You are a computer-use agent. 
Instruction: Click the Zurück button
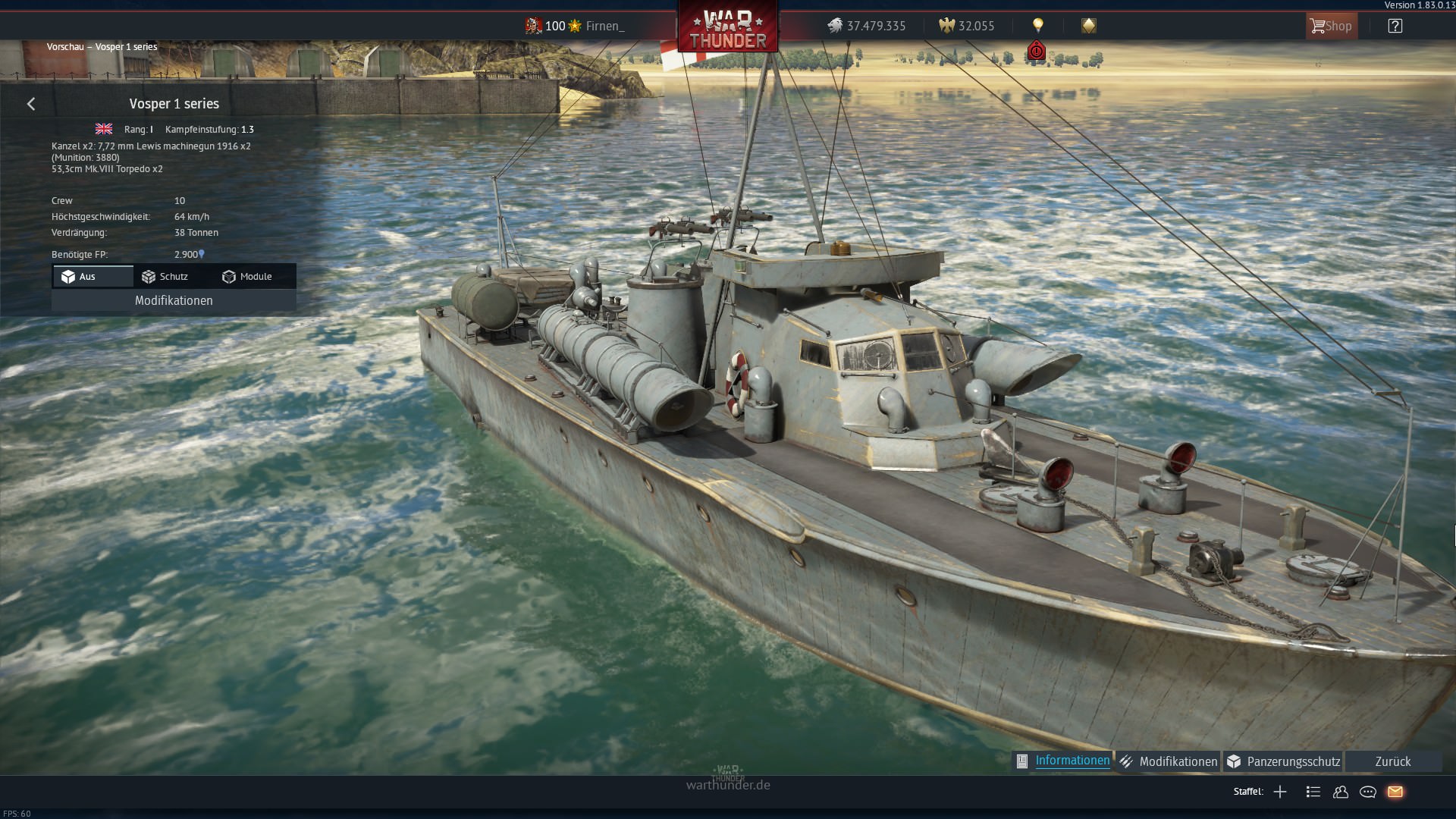tap(1392, 761)
